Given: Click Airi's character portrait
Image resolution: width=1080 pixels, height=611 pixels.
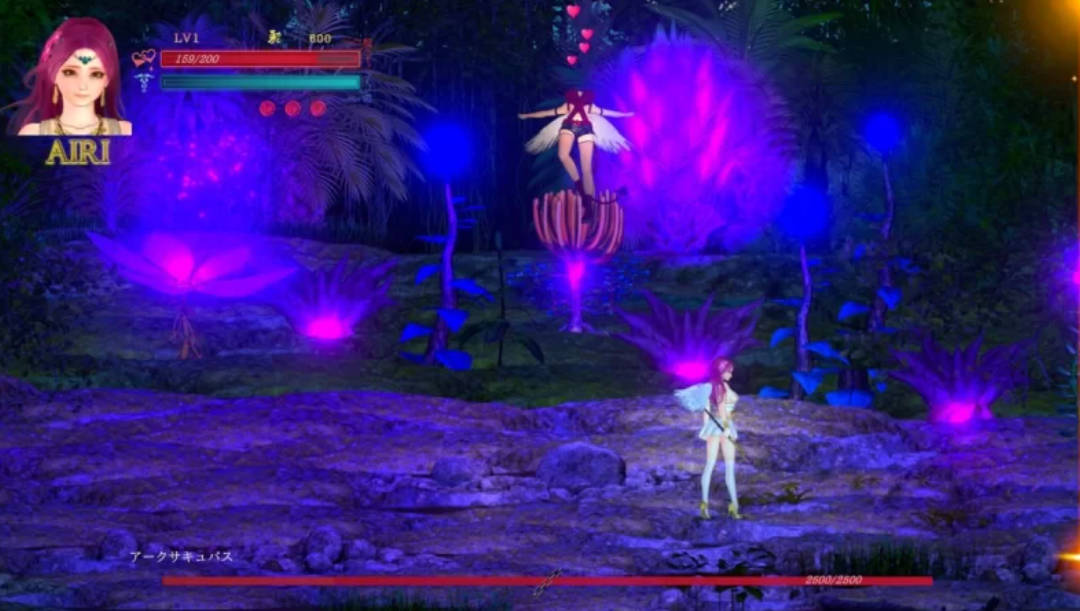Looking at the screenshot, I should tap(72, 78).
